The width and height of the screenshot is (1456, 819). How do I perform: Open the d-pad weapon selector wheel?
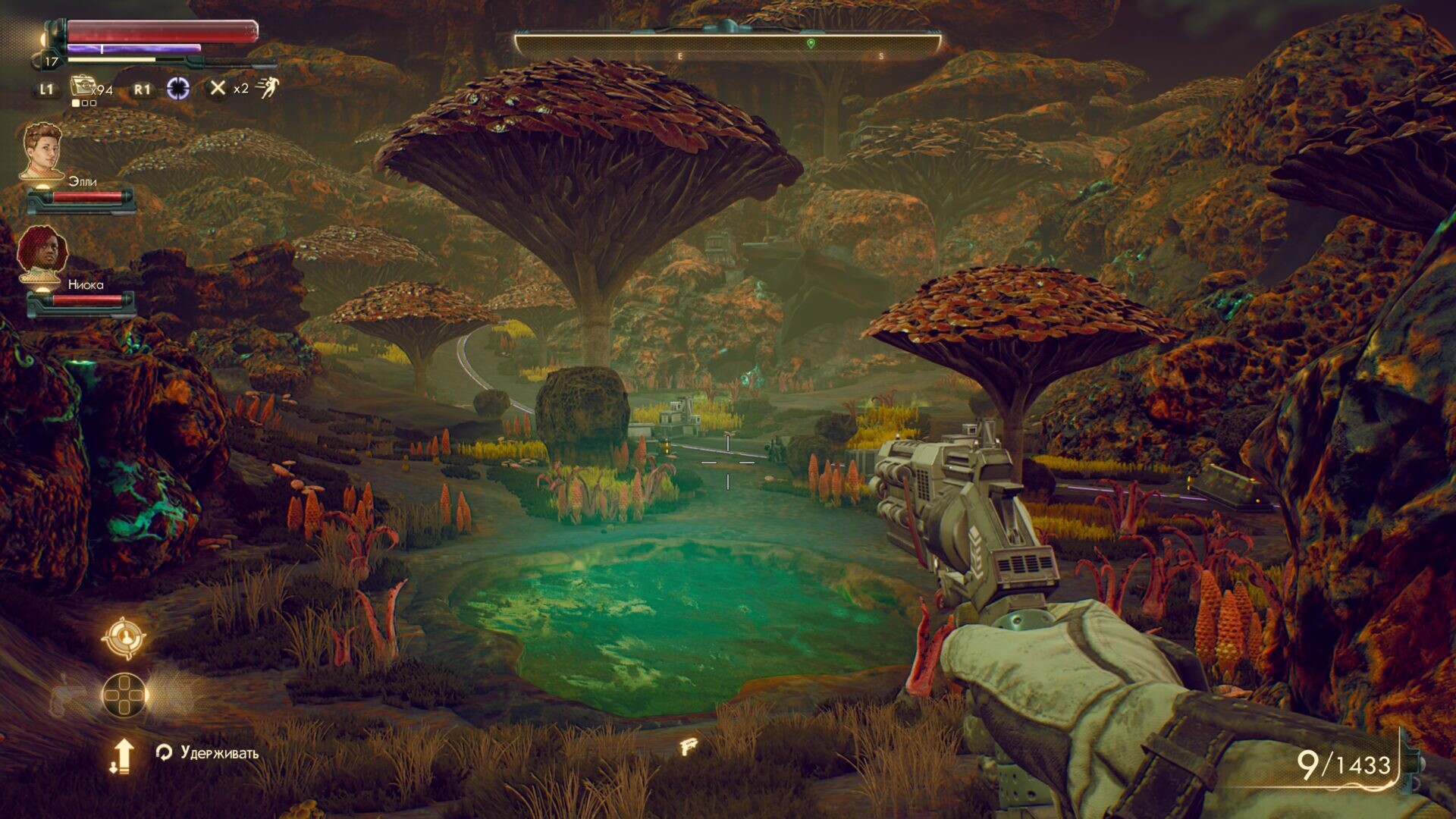click(125, 695)
